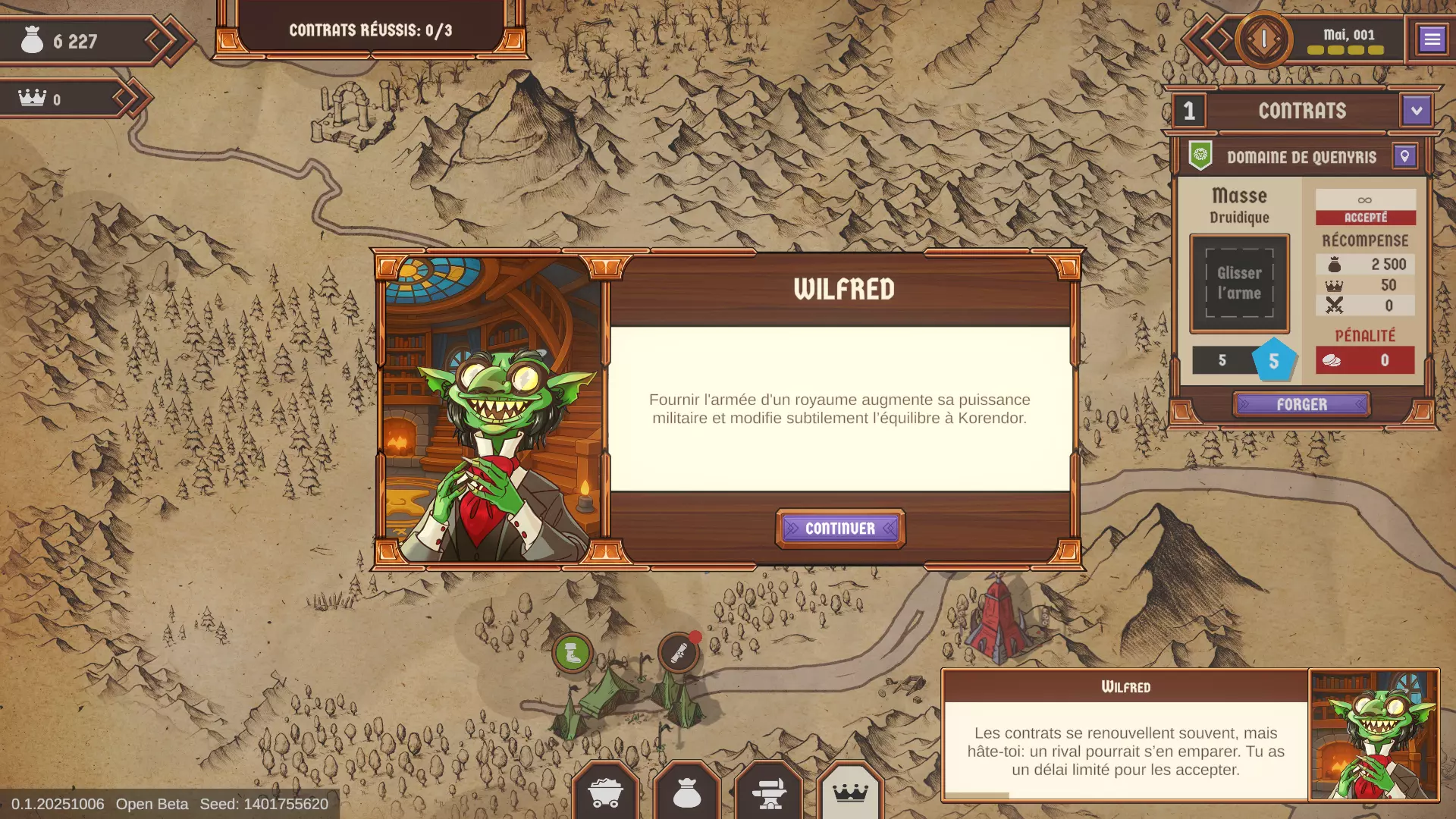Click the weapon drop slot "Glisser l'arme"
The image size is (1456, 819).
coord(1239,284)
